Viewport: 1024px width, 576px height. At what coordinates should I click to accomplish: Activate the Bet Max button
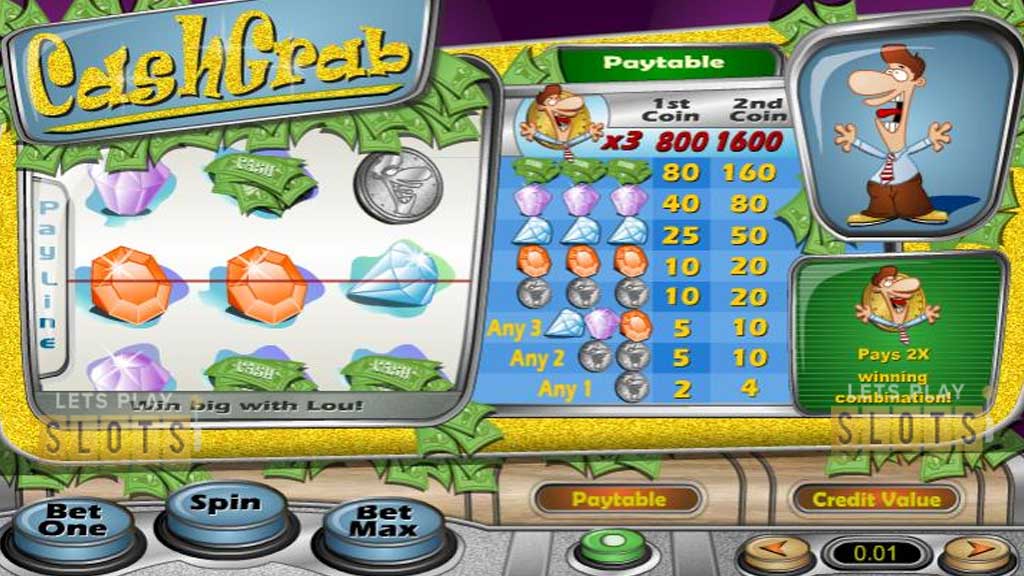point(384,521)
